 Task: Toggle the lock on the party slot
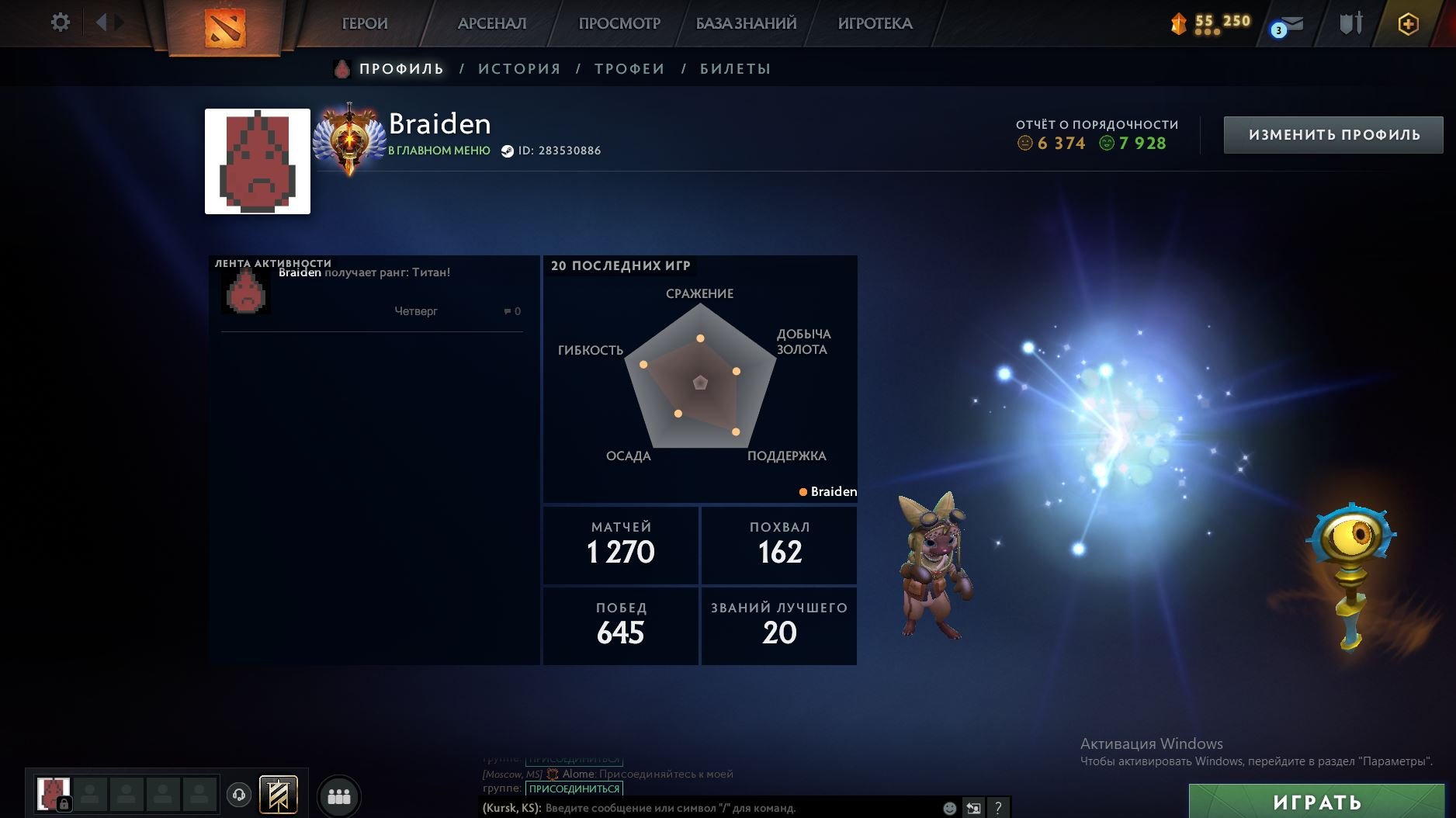(x=65, y=802)
